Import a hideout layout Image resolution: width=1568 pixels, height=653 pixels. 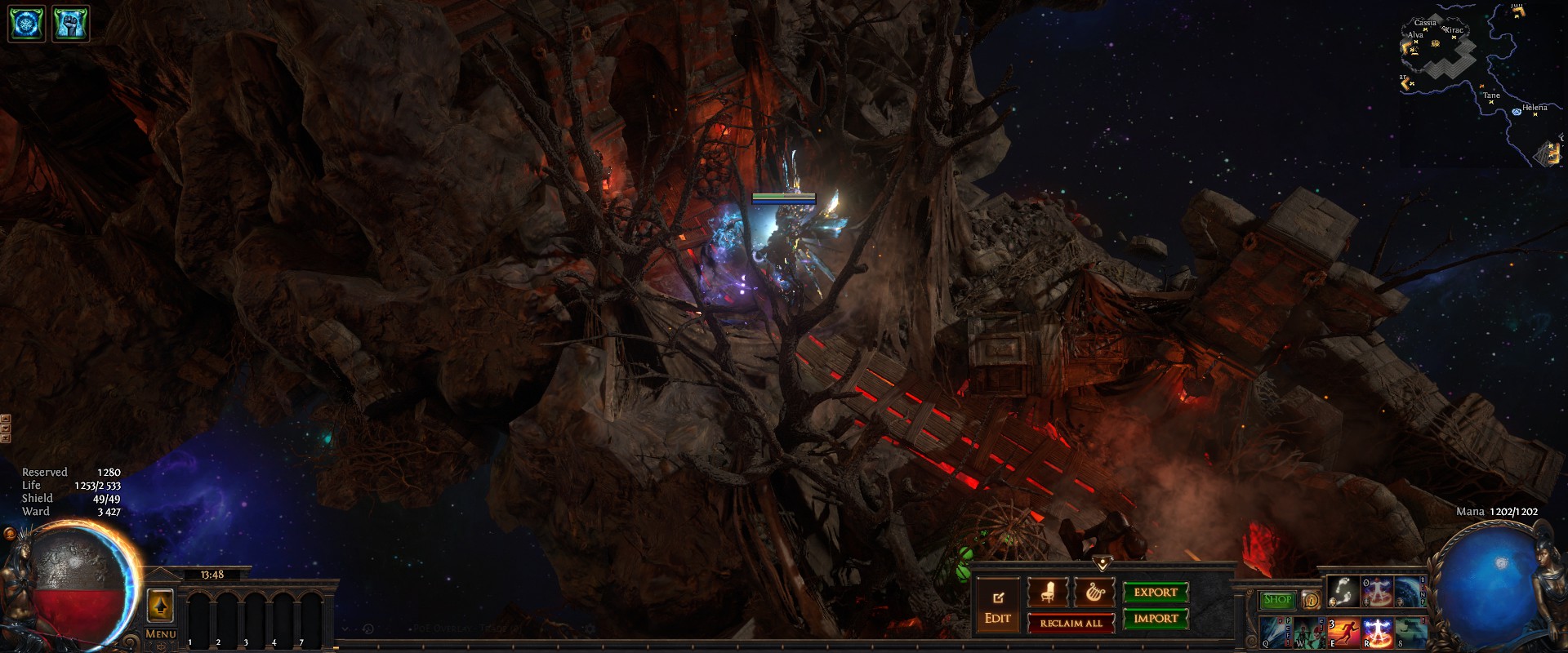point(1155,619)
